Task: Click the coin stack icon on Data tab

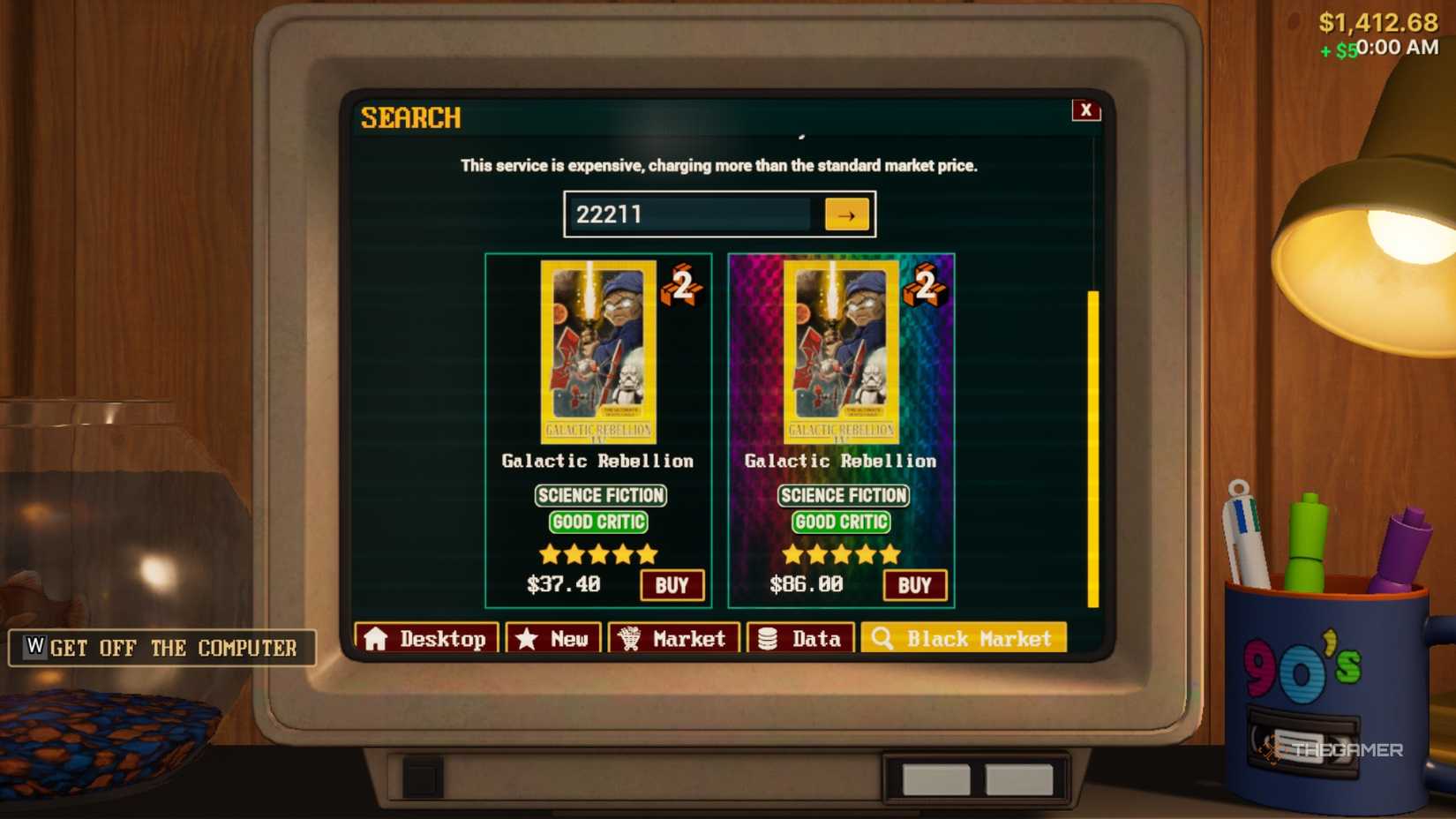Action: click(764, 637)
